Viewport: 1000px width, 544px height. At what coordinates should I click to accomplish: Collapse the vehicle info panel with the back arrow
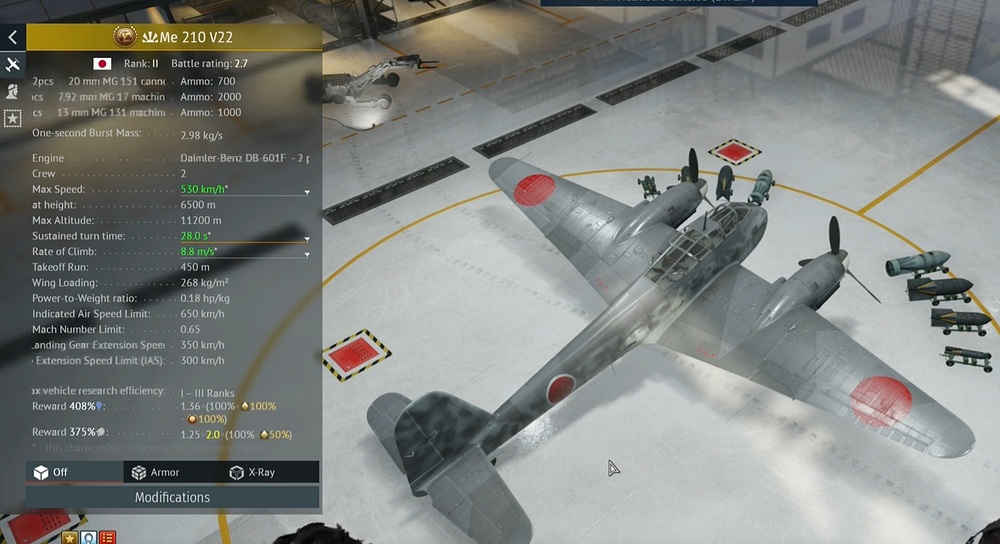(12, 38)
